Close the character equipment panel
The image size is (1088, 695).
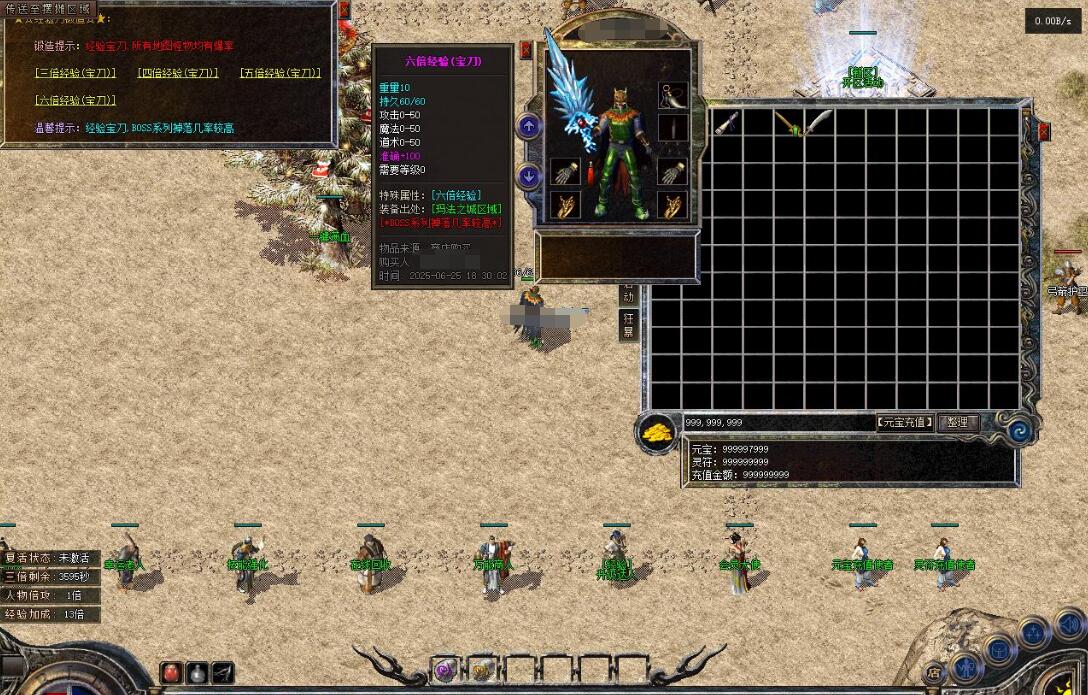pyautogui.click(x=526, y=50)
